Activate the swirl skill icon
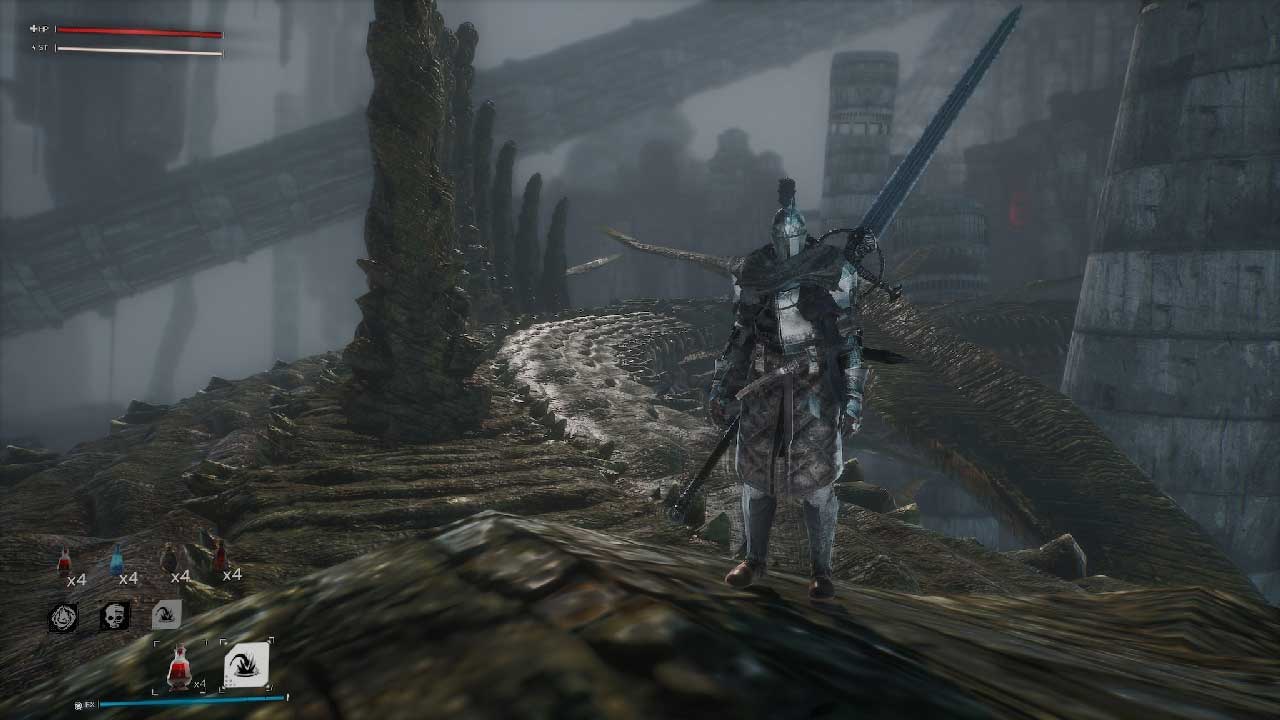Viewport: 1280px width, 720px height. (64, 617)
